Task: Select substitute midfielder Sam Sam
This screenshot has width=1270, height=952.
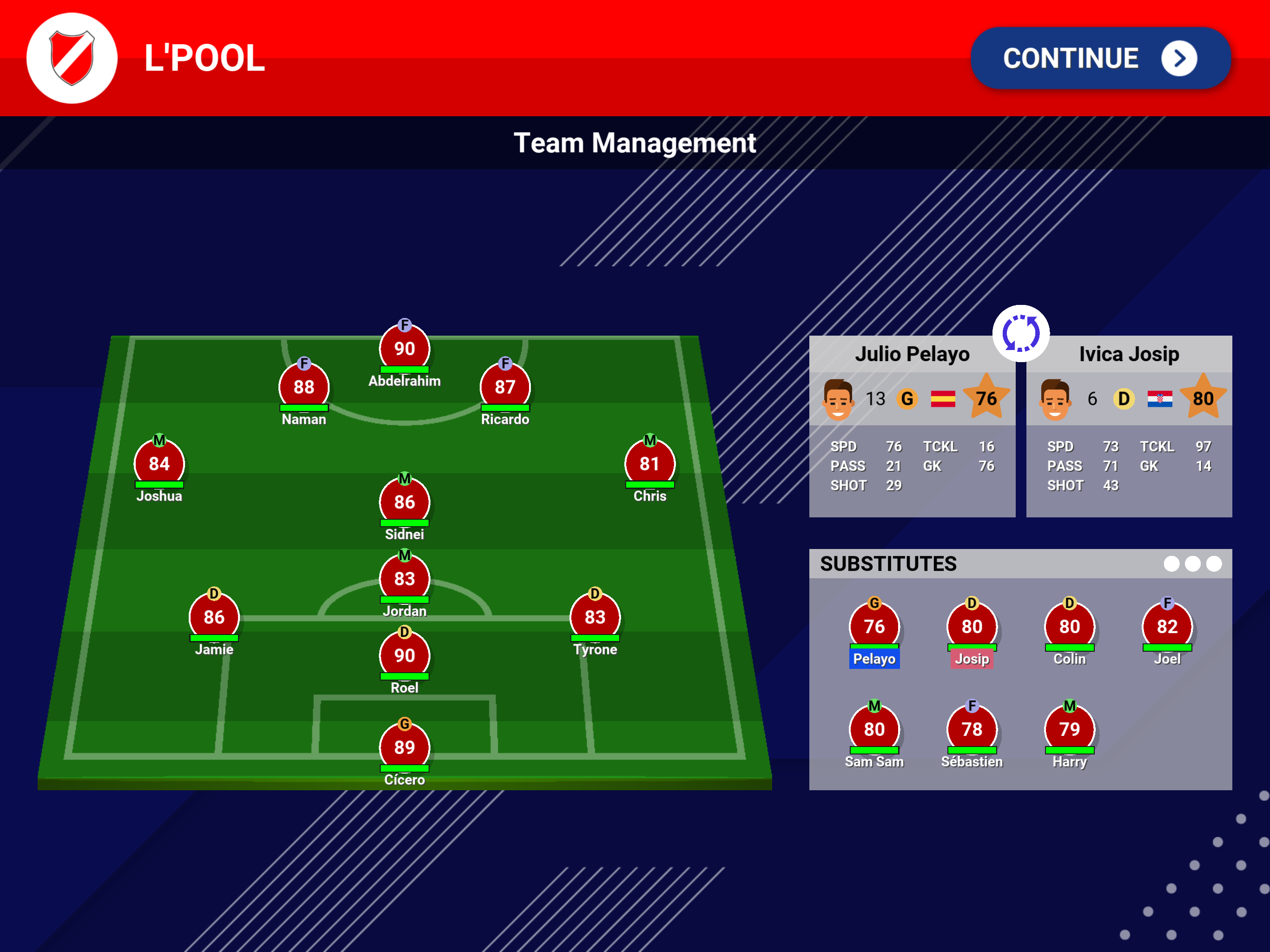Action: 874,729
